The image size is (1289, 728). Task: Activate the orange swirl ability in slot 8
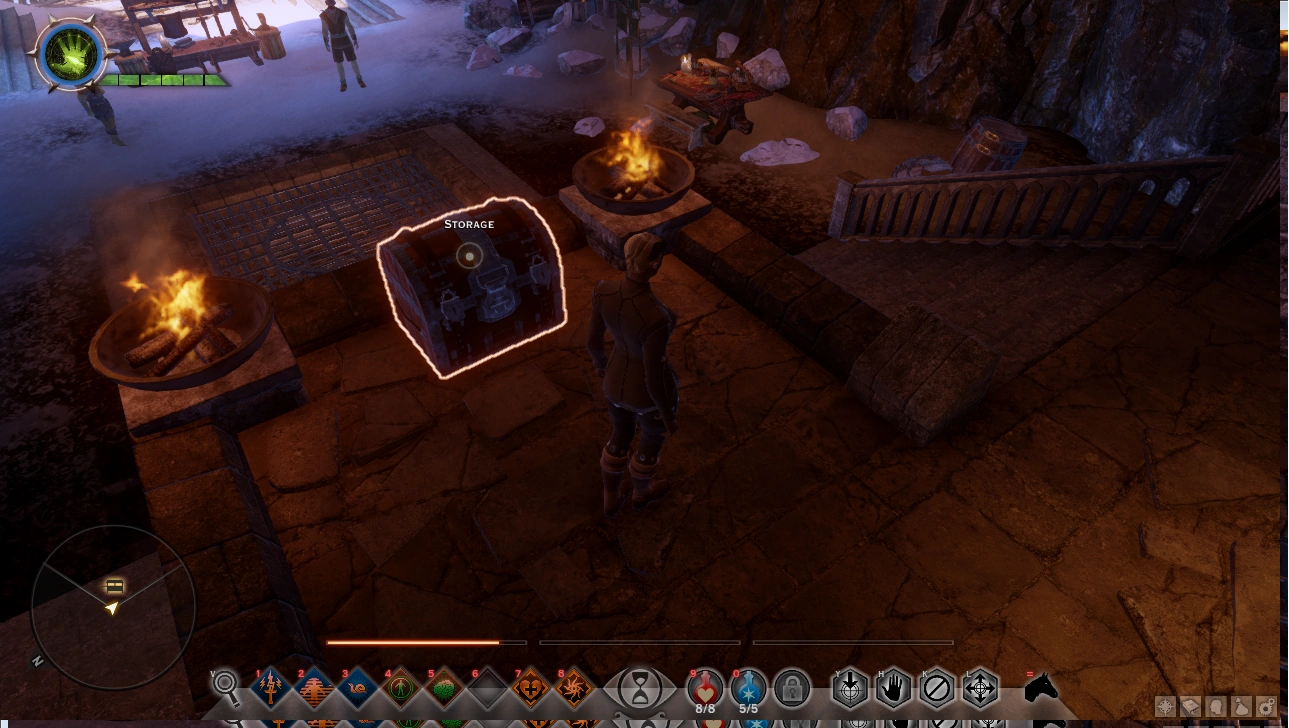(x=574, y=688)
